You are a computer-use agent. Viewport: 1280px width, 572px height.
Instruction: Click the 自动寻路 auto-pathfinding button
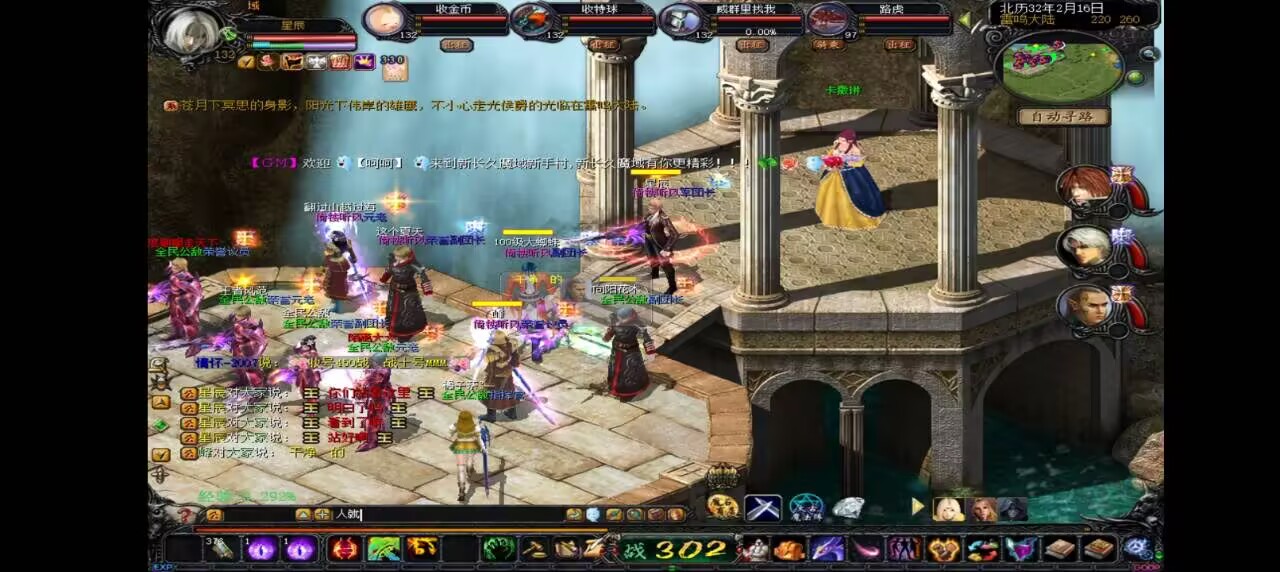(x=1063, y=116)
